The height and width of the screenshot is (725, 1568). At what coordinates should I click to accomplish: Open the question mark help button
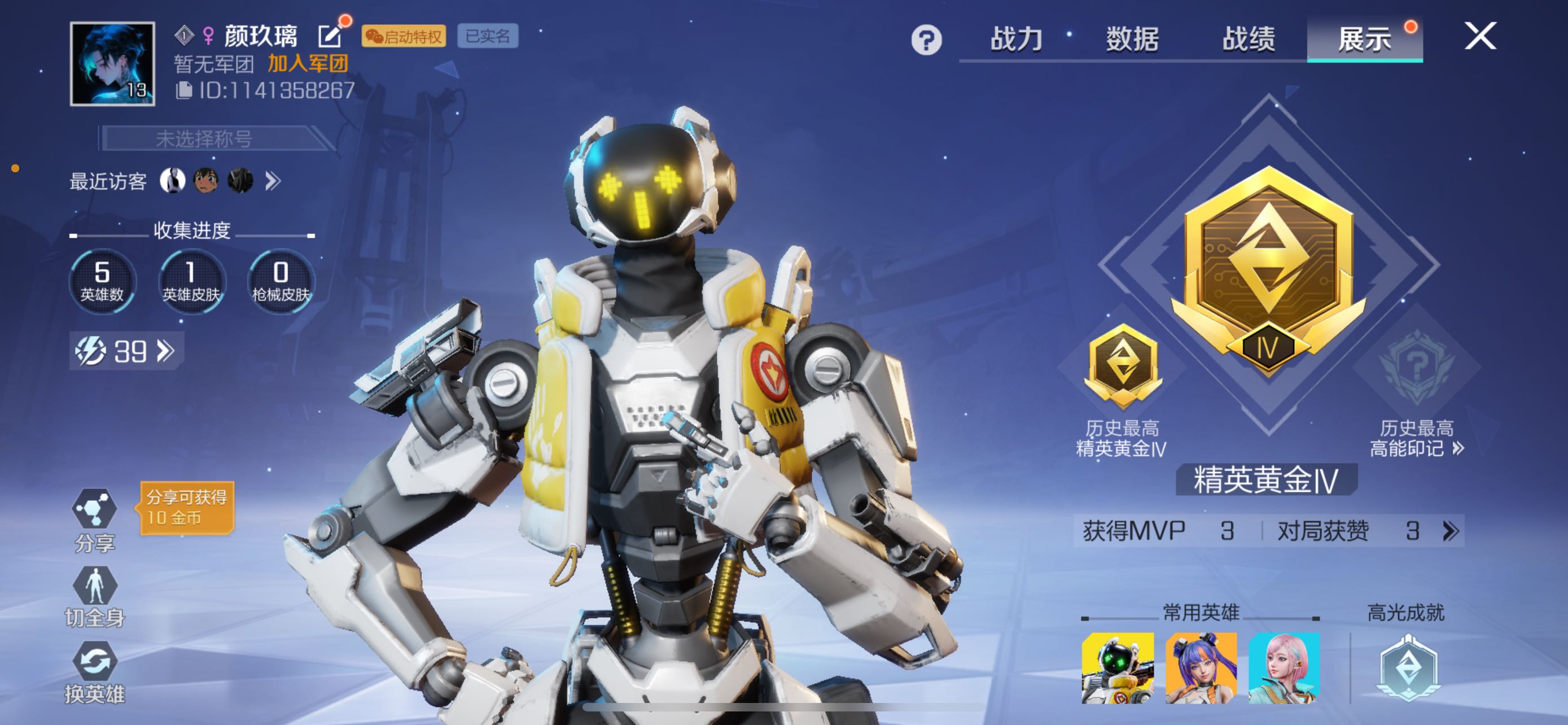926,40
